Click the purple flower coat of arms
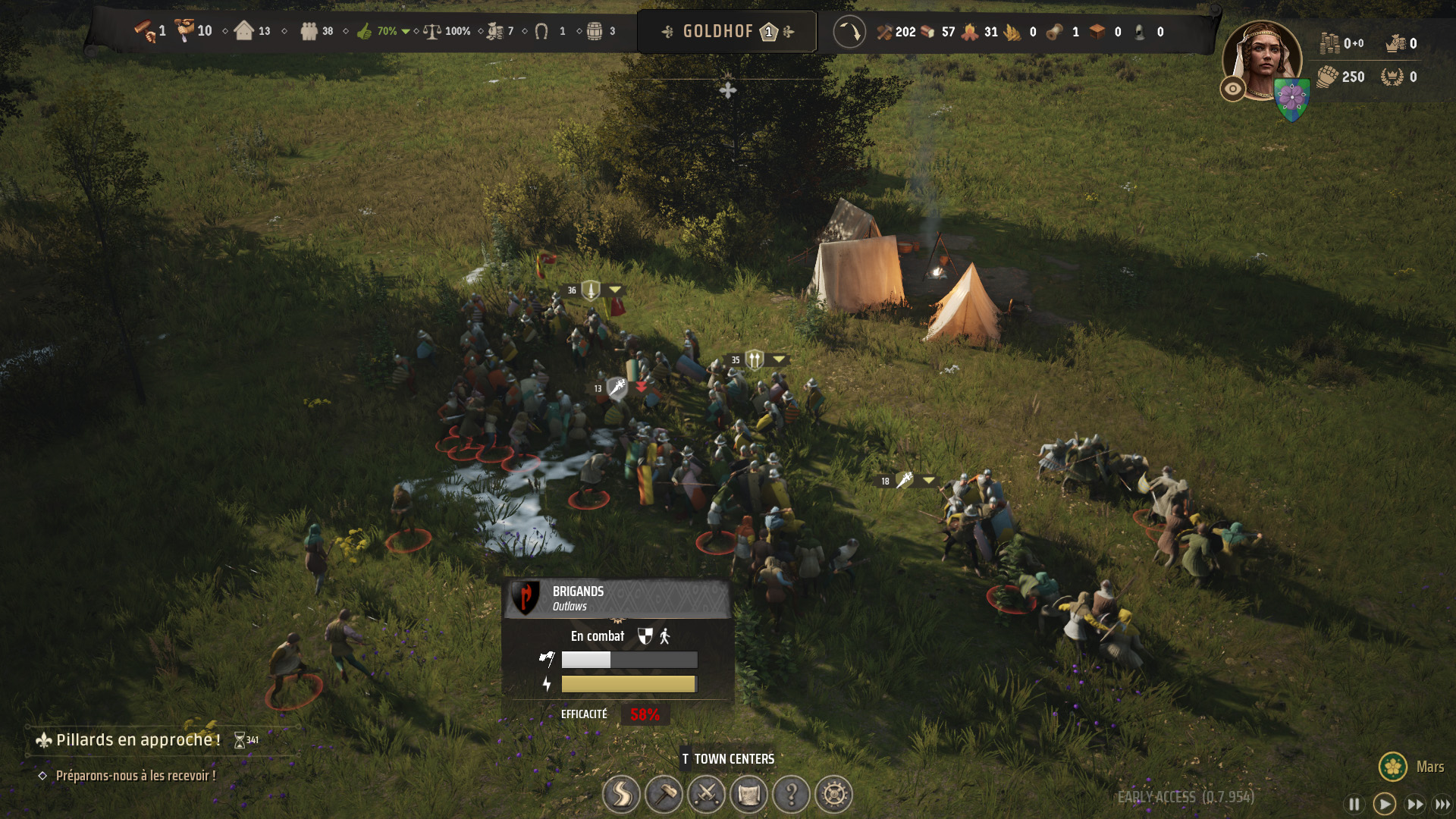Viewport: 1456px width, 819px height. coord(1291,99)
